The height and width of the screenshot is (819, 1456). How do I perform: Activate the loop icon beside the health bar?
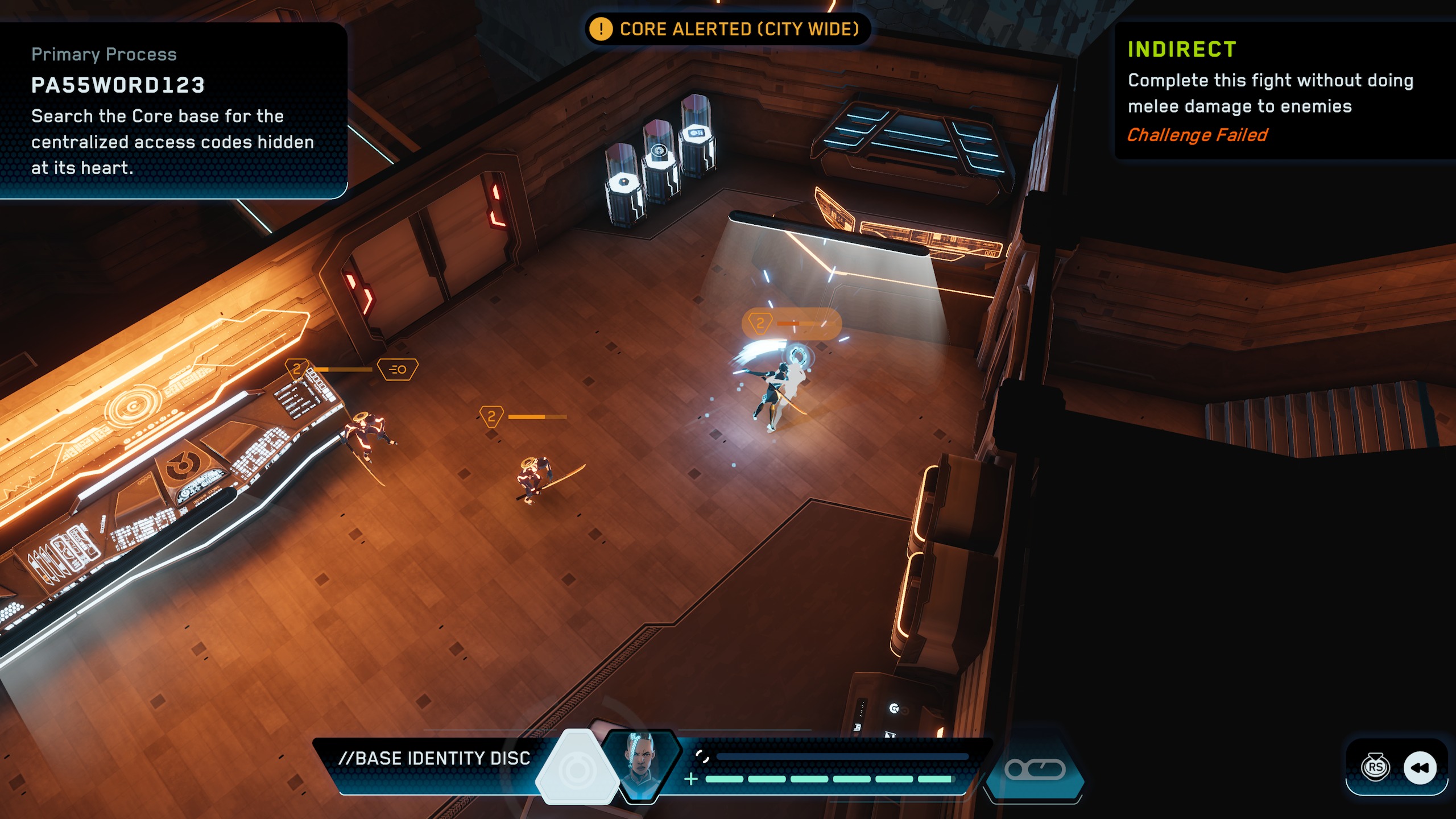pos(1035,770)
